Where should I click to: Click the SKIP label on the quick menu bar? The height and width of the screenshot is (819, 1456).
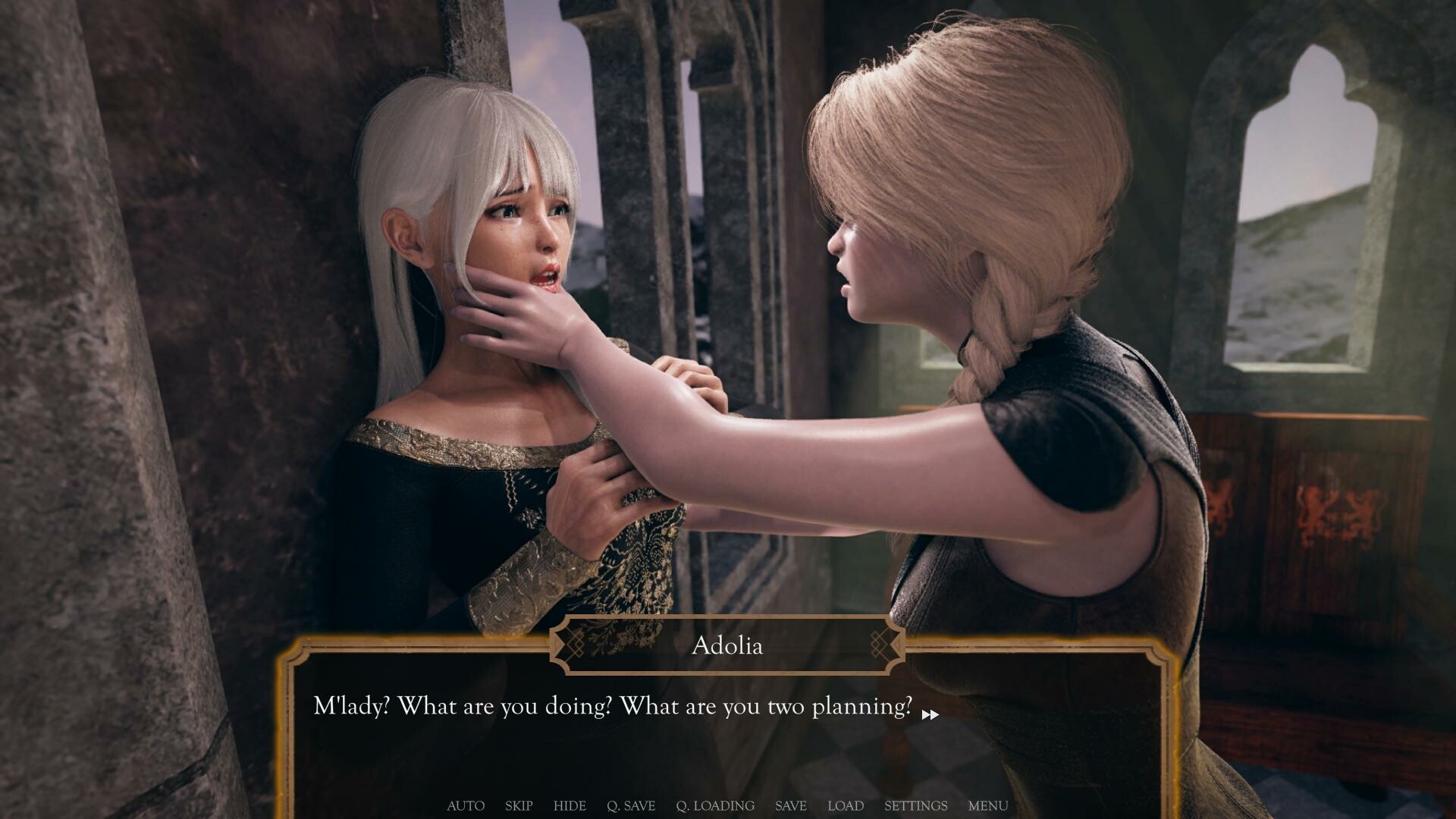pos(519,806)
